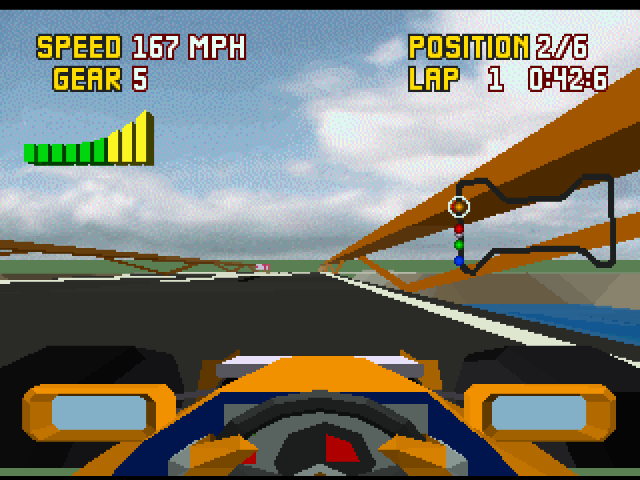
Task: Select the green car dot on track map
Action: tap(459, 244)
